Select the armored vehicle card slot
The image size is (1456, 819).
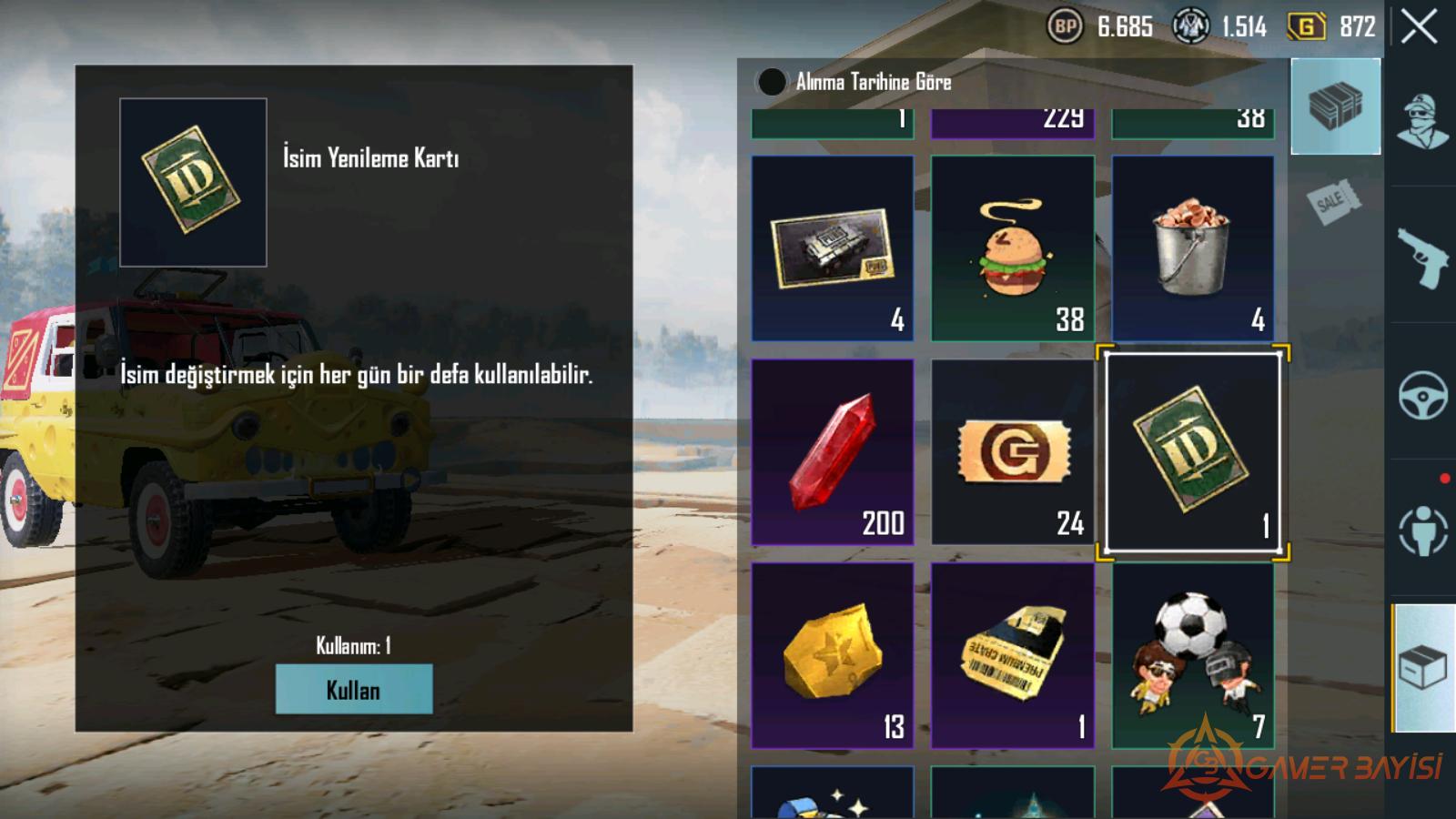point(832,248)
